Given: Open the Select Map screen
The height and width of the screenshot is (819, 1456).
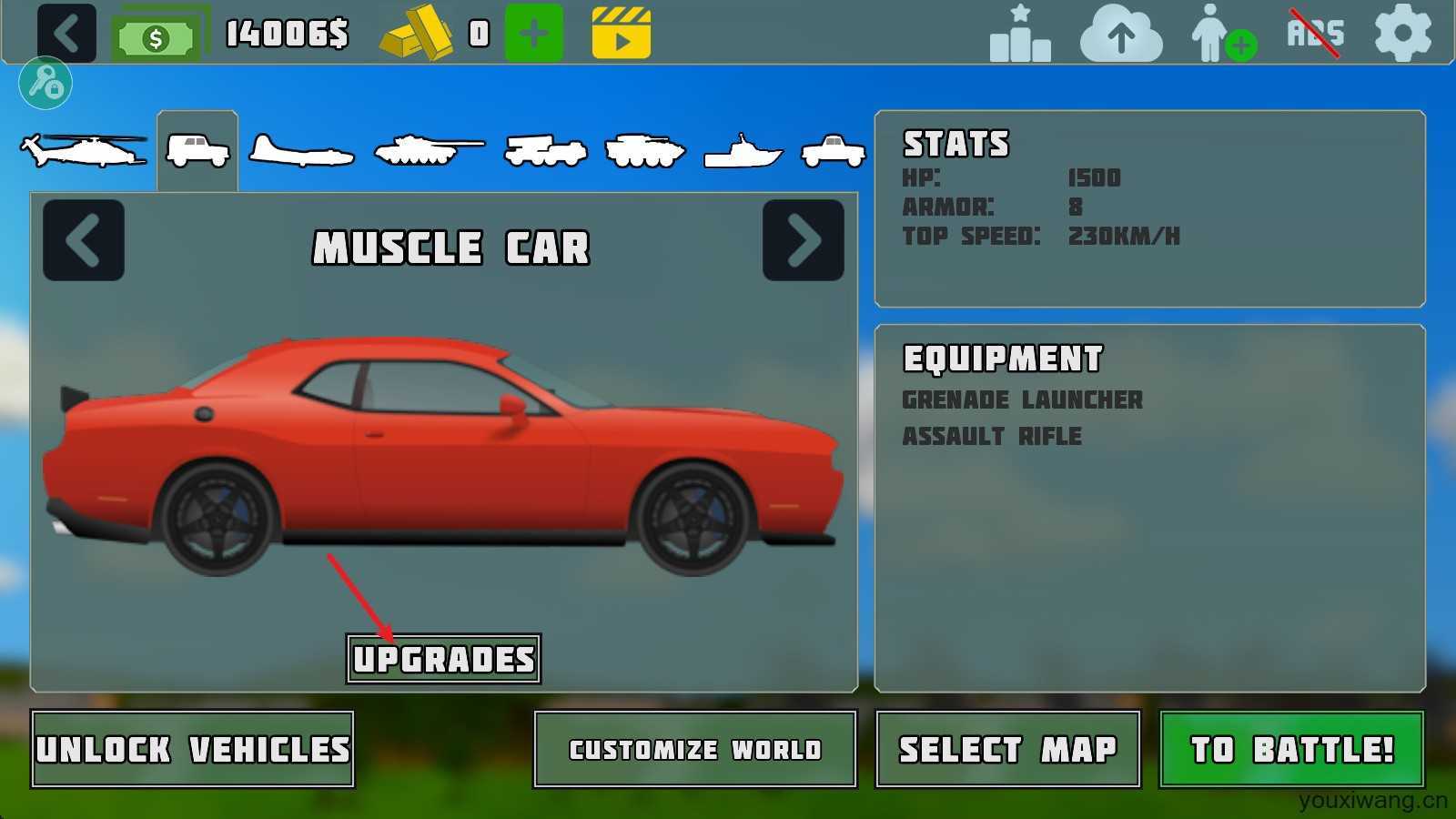Looking at the screenshot, I should pos(1007,749).
